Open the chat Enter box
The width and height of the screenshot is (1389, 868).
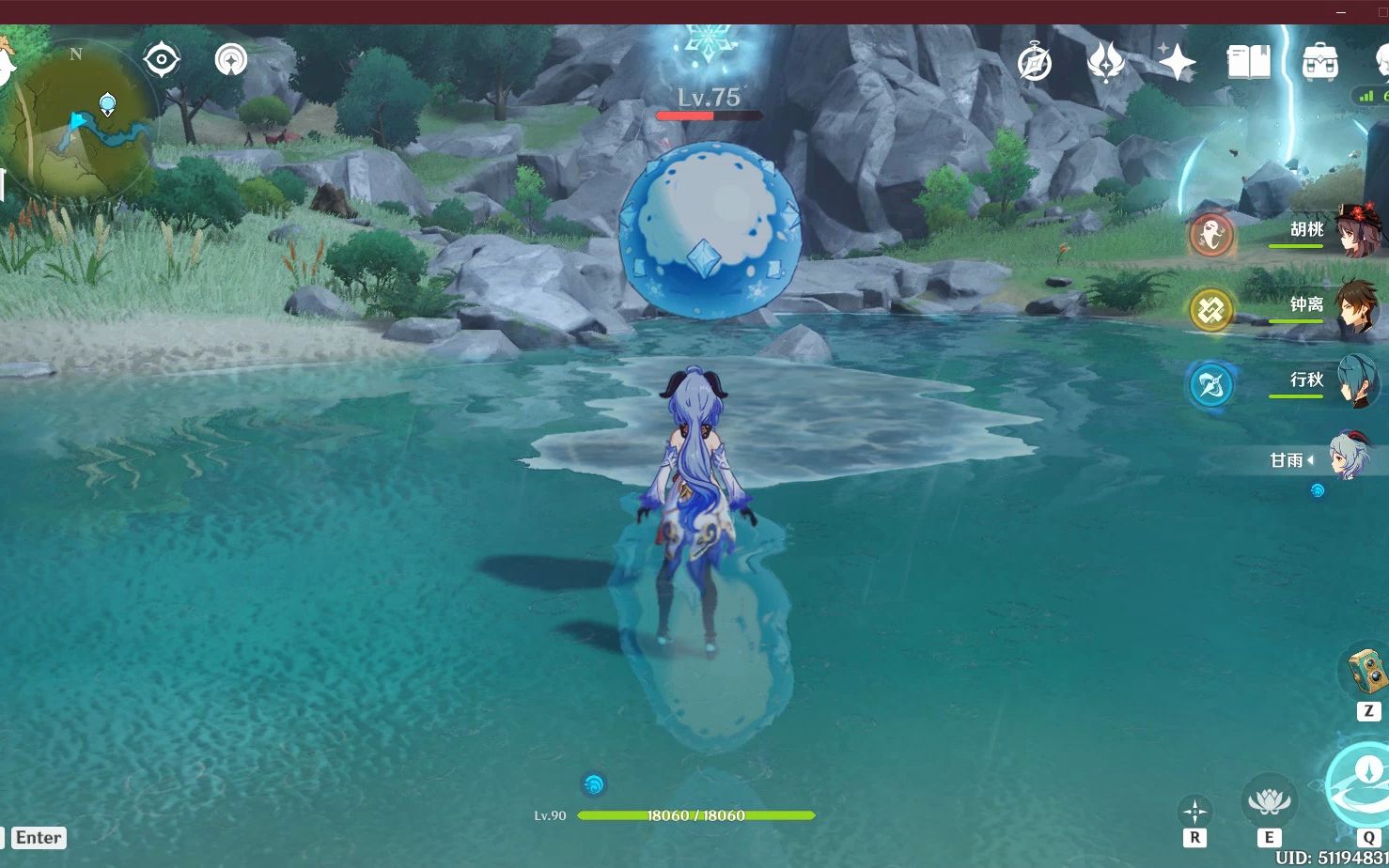(x=39, y=838)
